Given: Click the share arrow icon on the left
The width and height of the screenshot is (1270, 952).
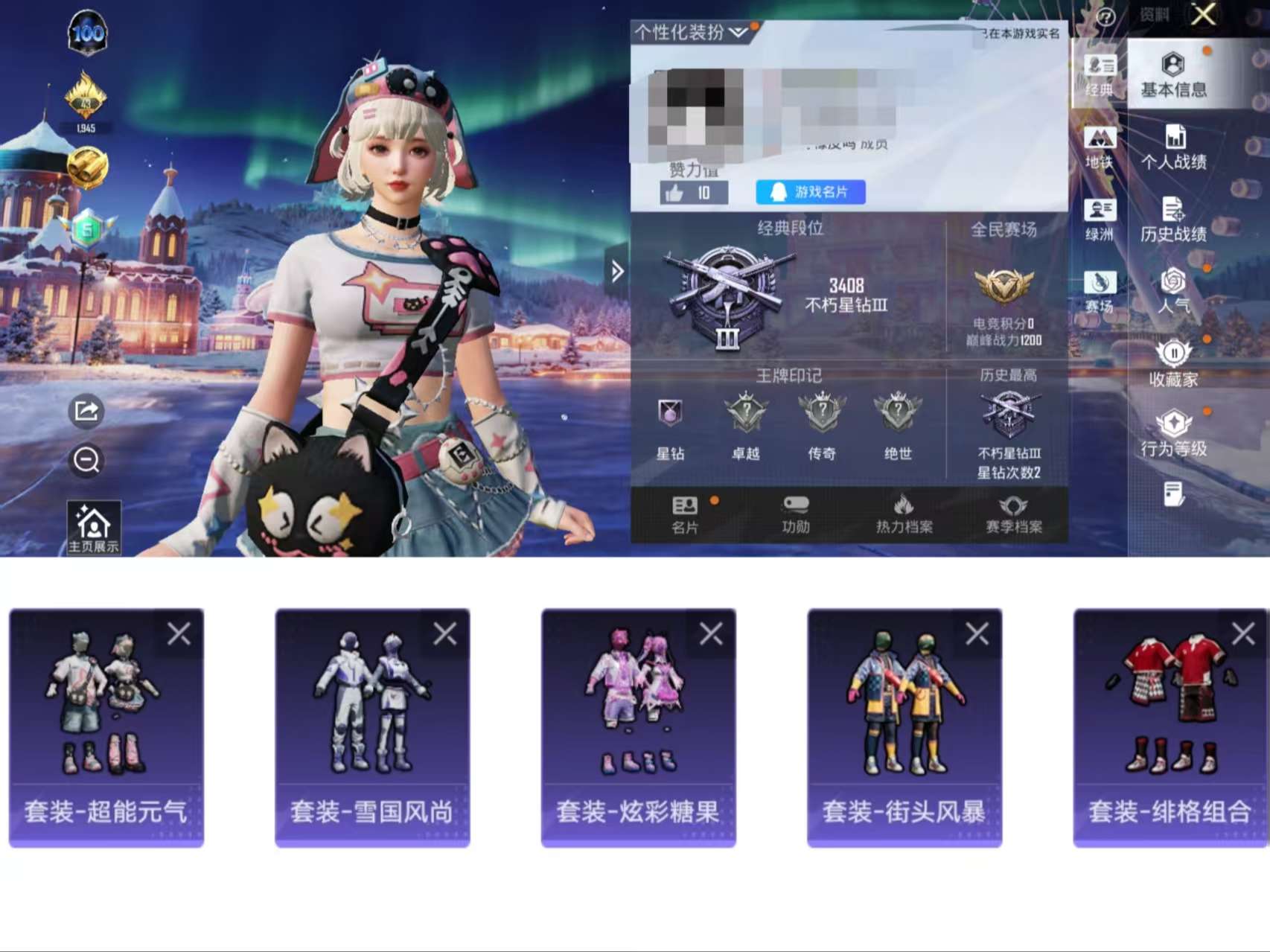Looking at the screenshot, I should tap(86, 412).
